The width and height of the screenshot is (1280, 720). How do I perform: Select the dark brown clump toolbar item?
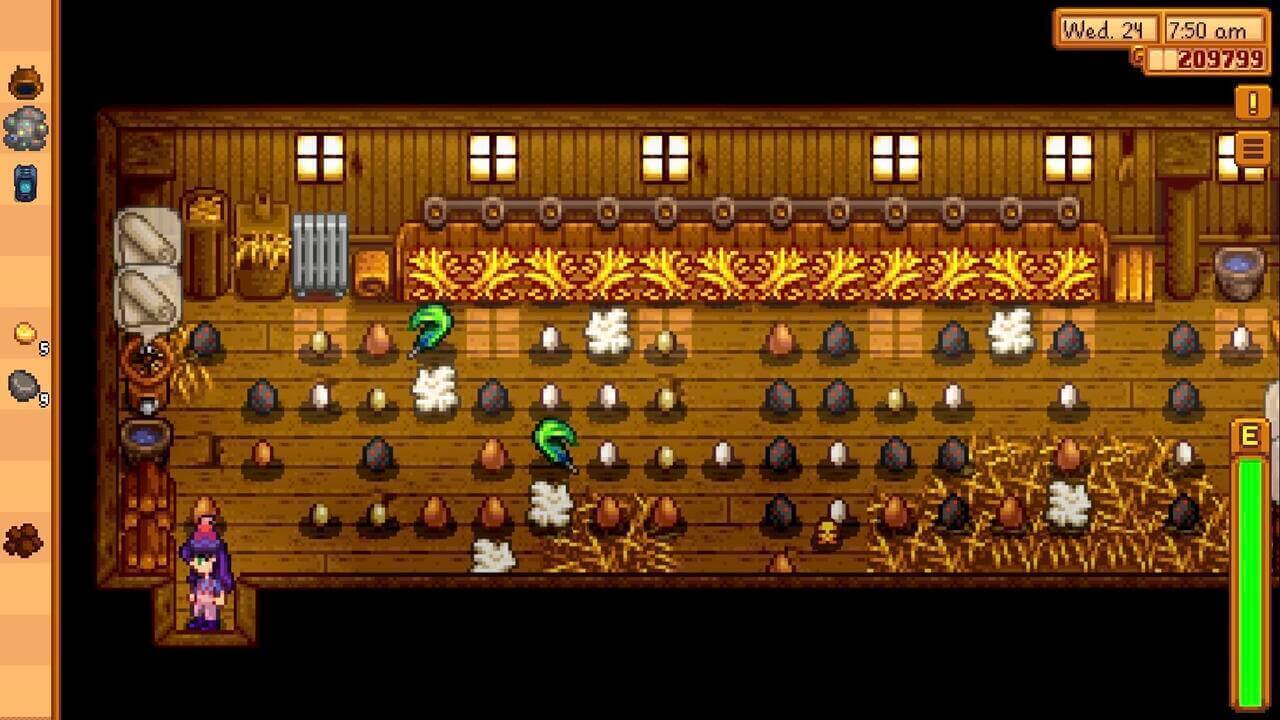24,539
